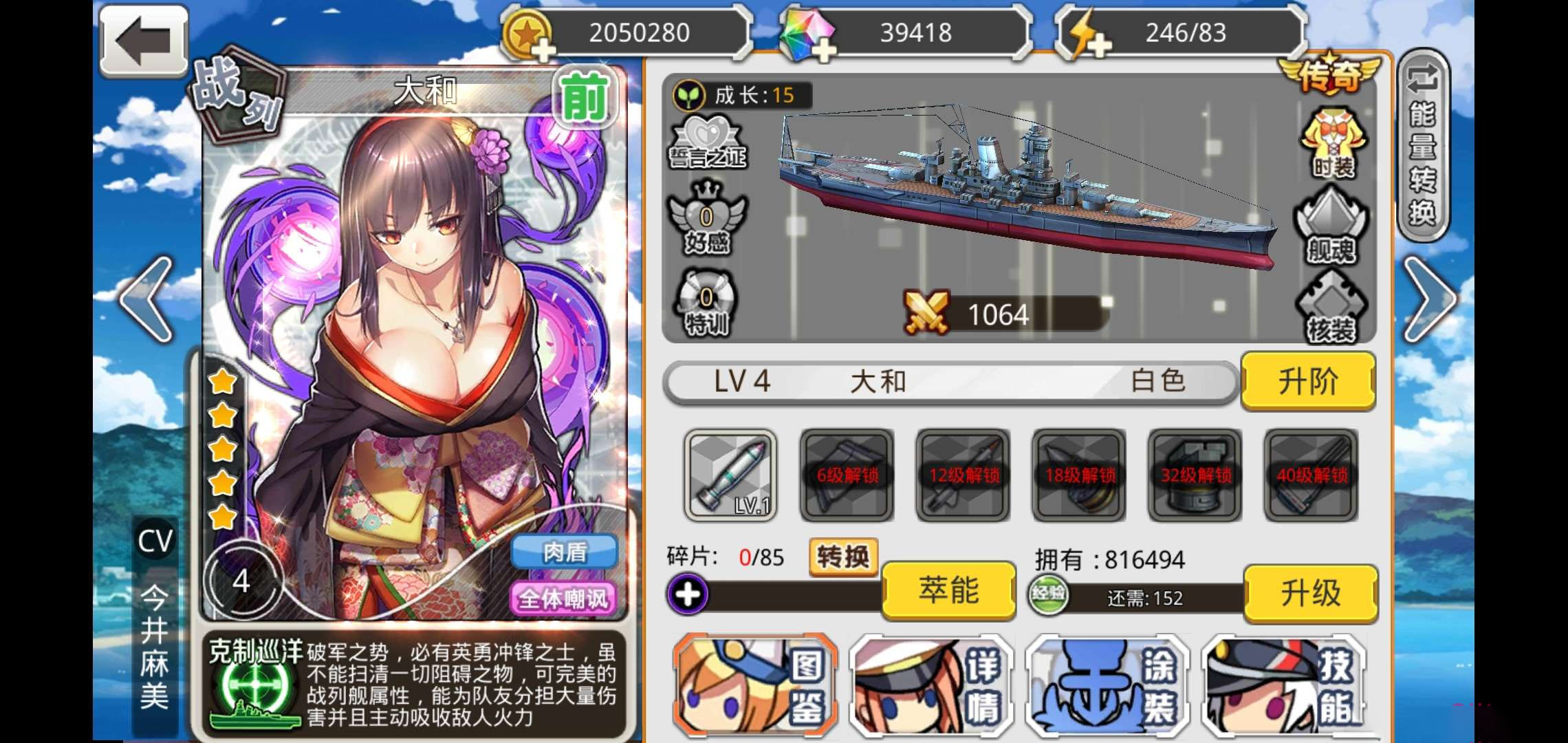Viewport: 1568px width, 743px height.
Task: Open the 舰魂 ship soul menu
Action: [x=1331, y=226]
